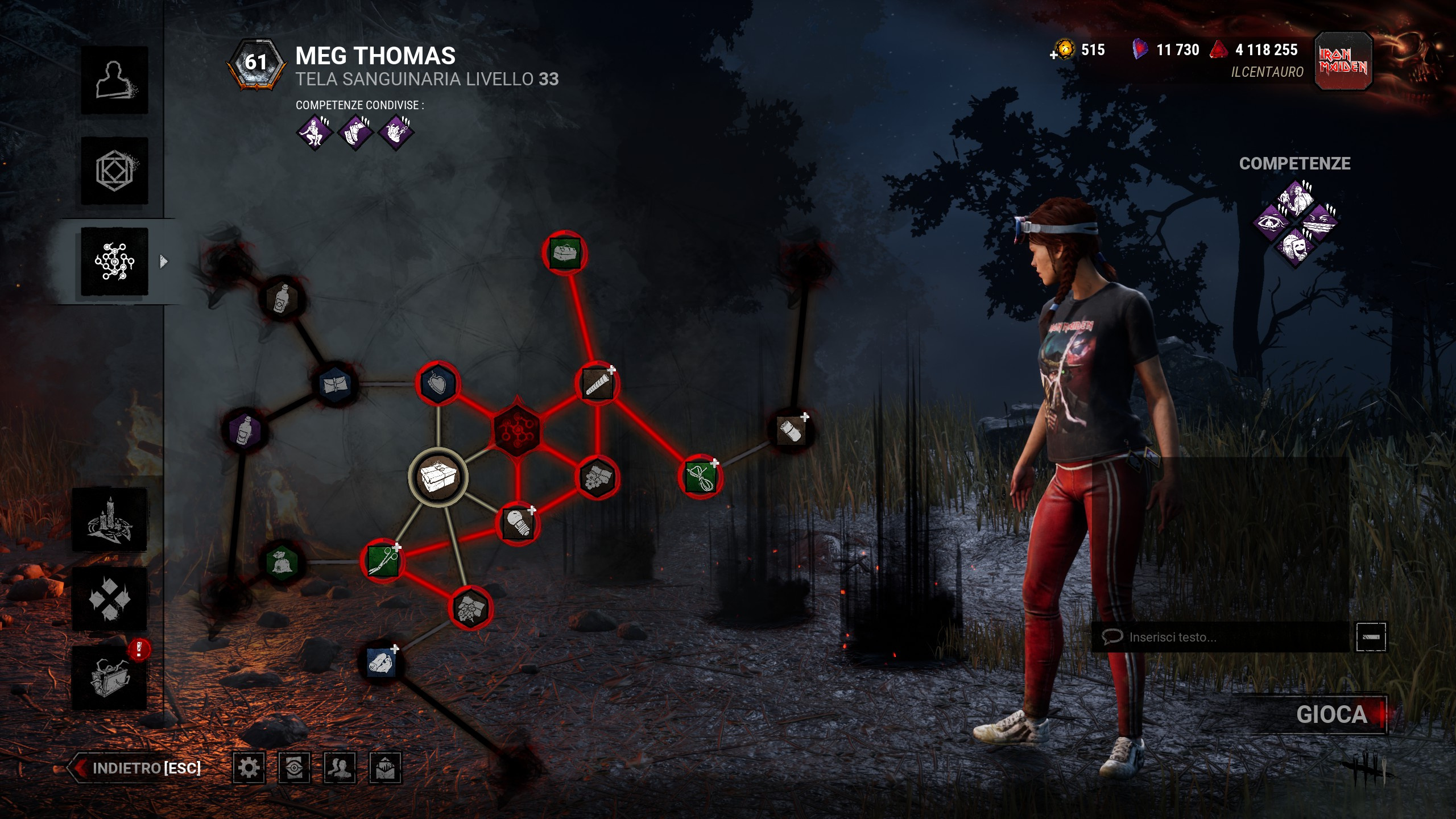Open the character info tab
This screenshot has height=819, width=1456.
(114, 80)
